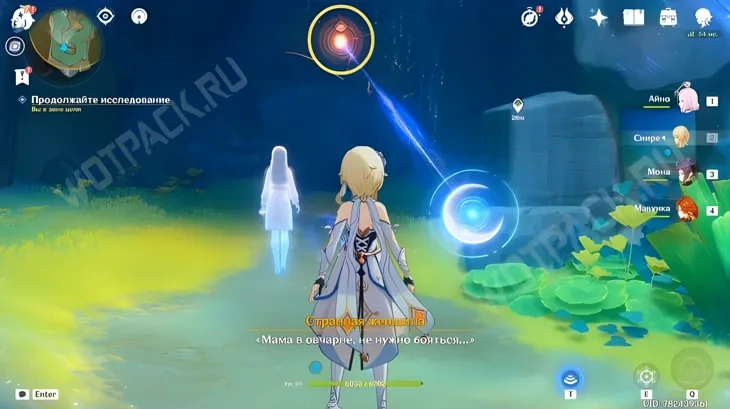Open the adventurer handbook book icon

[633, 17]
